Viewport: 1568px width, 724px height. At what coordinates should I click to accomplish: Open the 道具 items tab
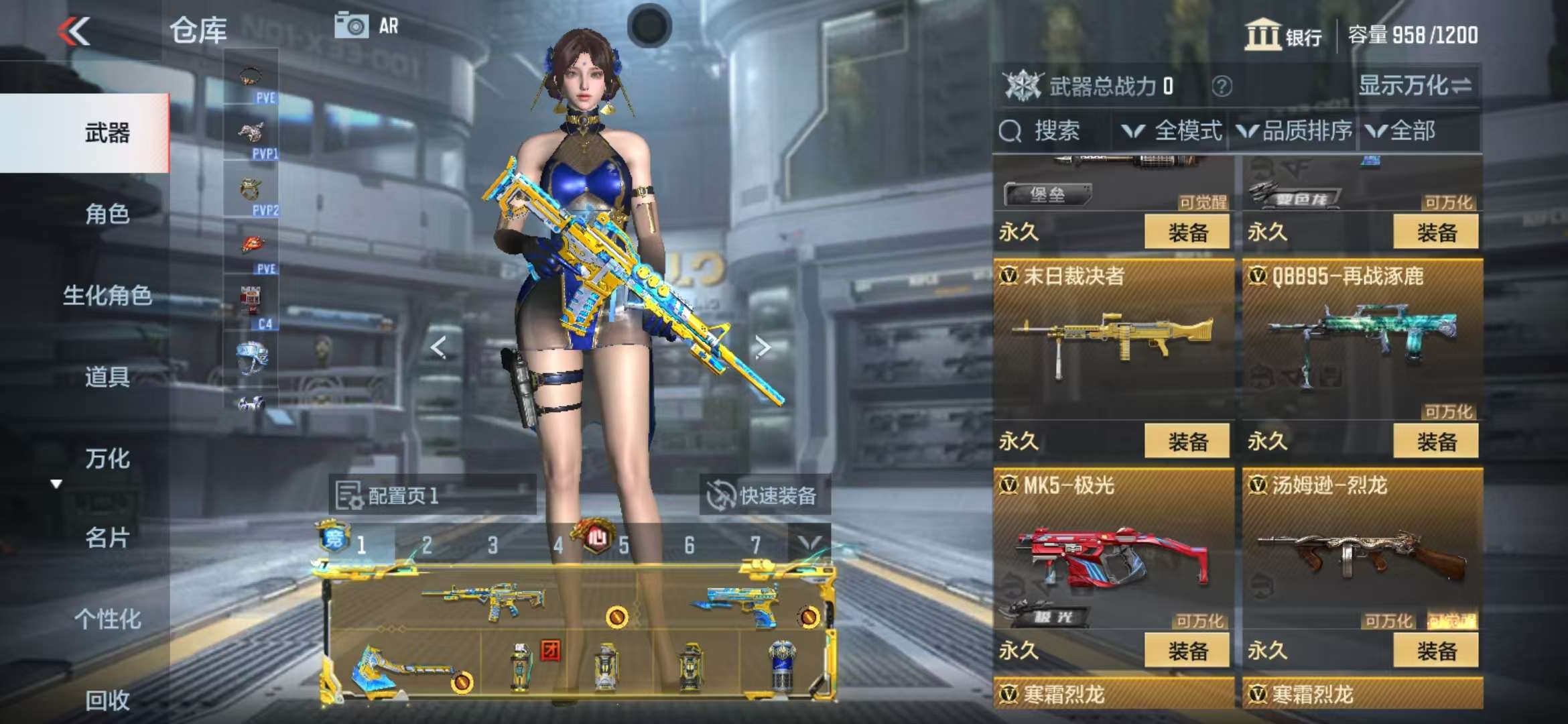[x=107, y=377]
